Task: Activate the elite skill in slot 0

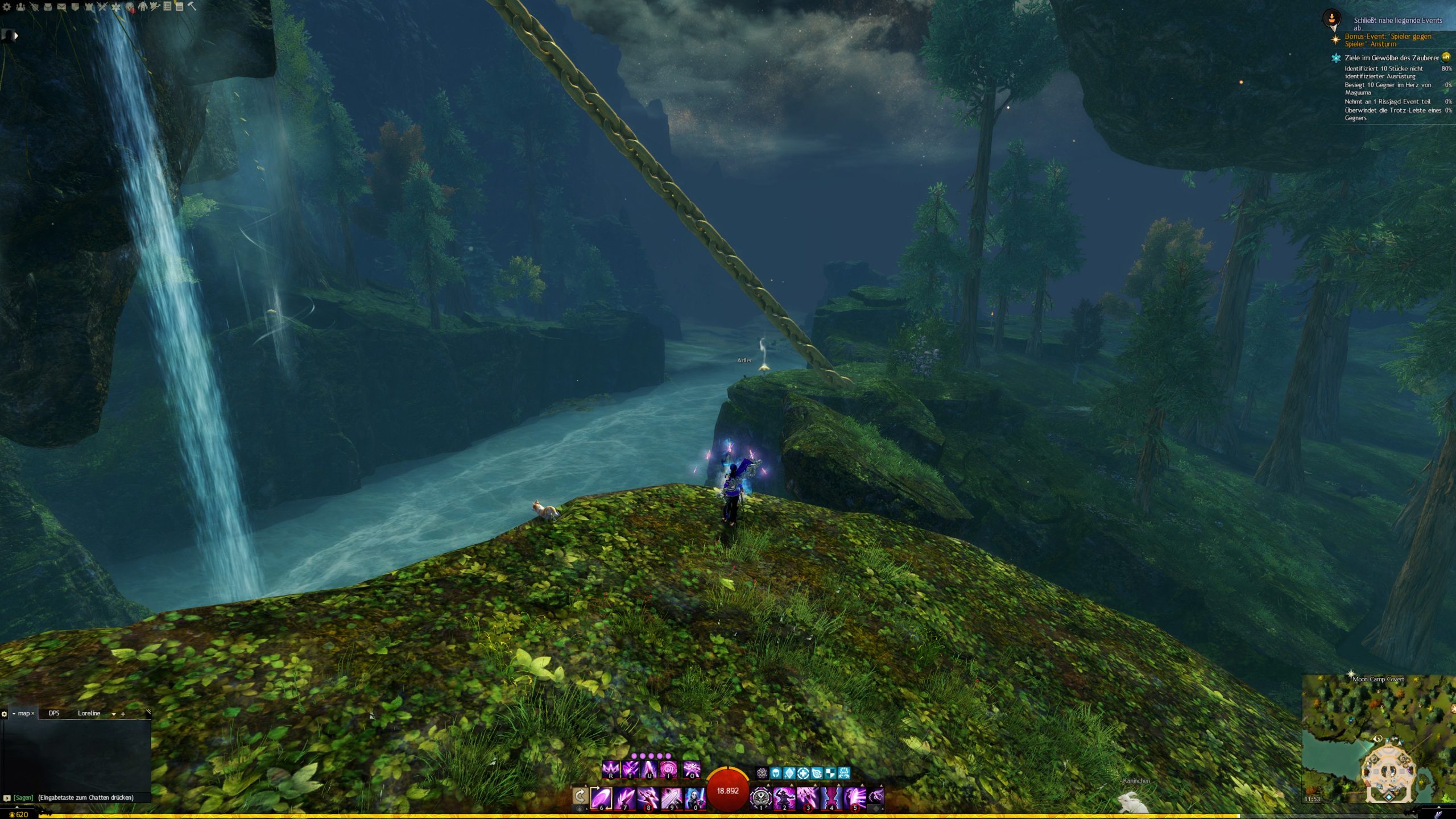Action: tap(694, 797)
